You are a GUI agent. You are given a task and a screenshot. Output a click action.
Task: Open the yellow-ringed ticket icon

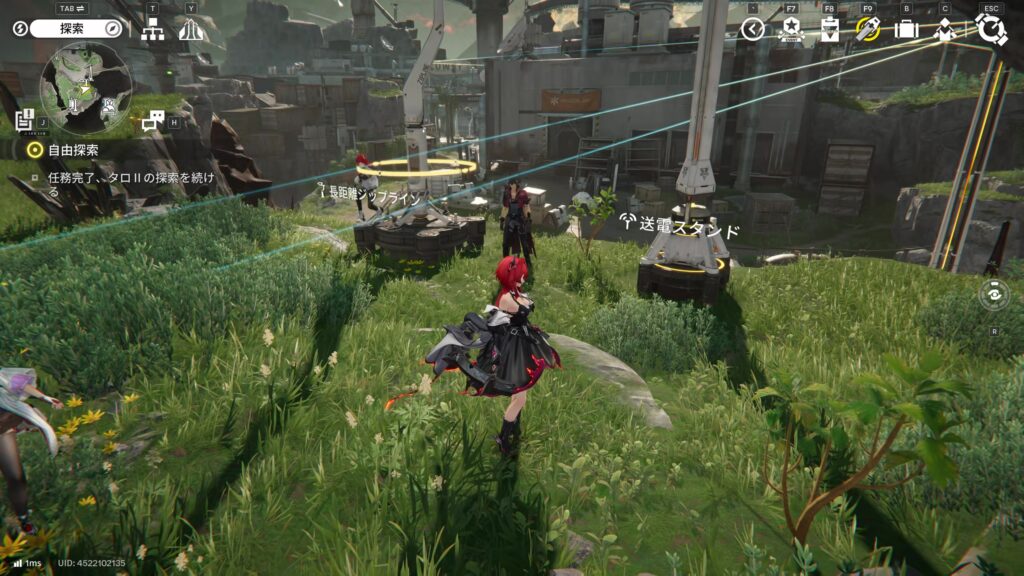[867, 29]
